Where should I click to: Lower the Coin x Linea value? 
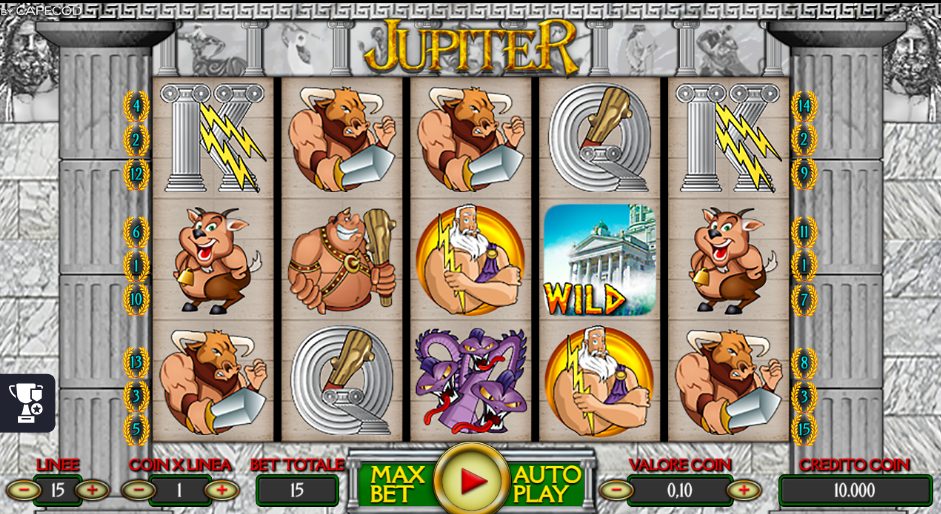(x=139, y=490)
